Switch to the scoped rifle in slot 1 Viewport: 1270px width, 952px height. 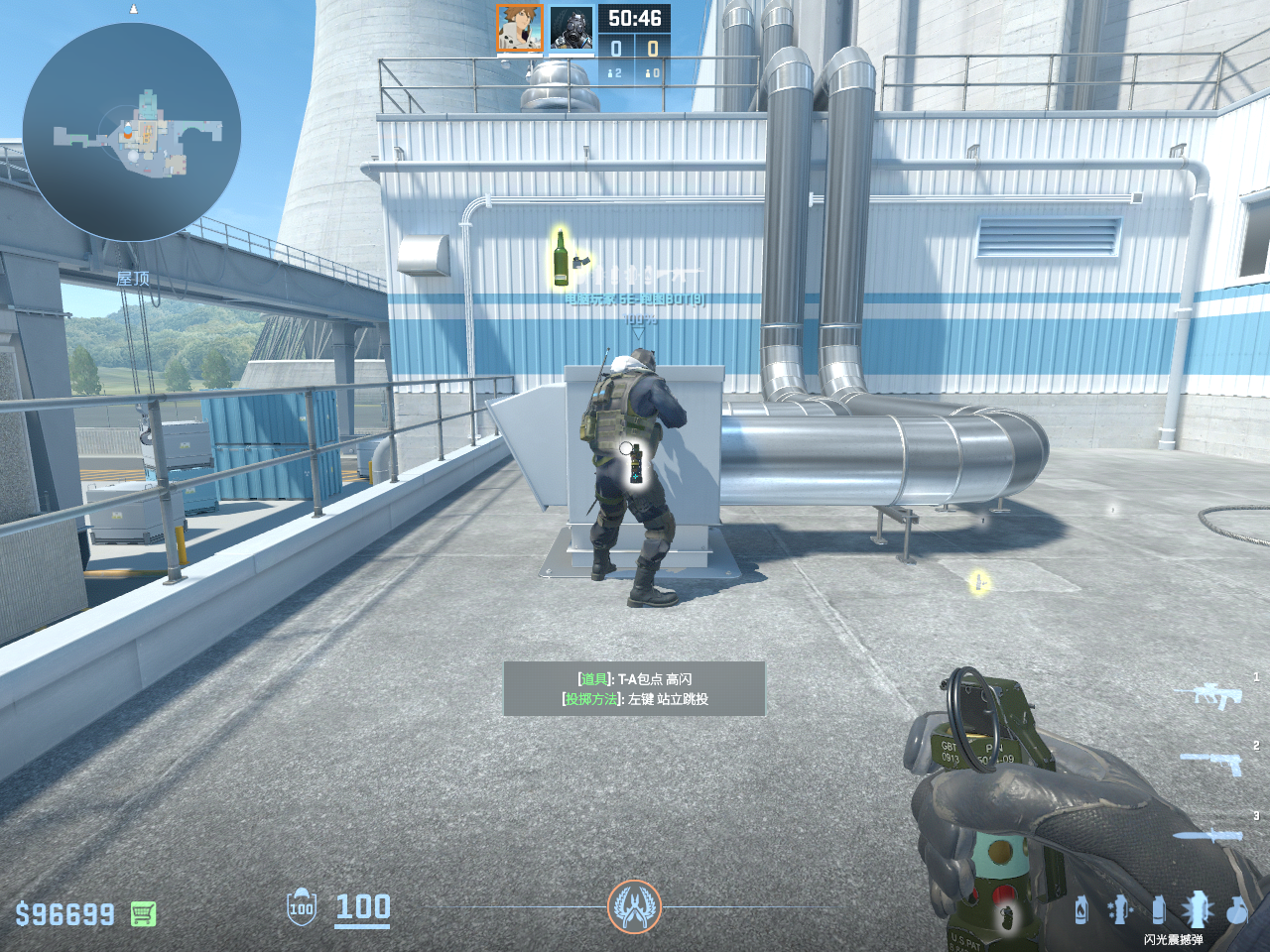(1216, 695)
